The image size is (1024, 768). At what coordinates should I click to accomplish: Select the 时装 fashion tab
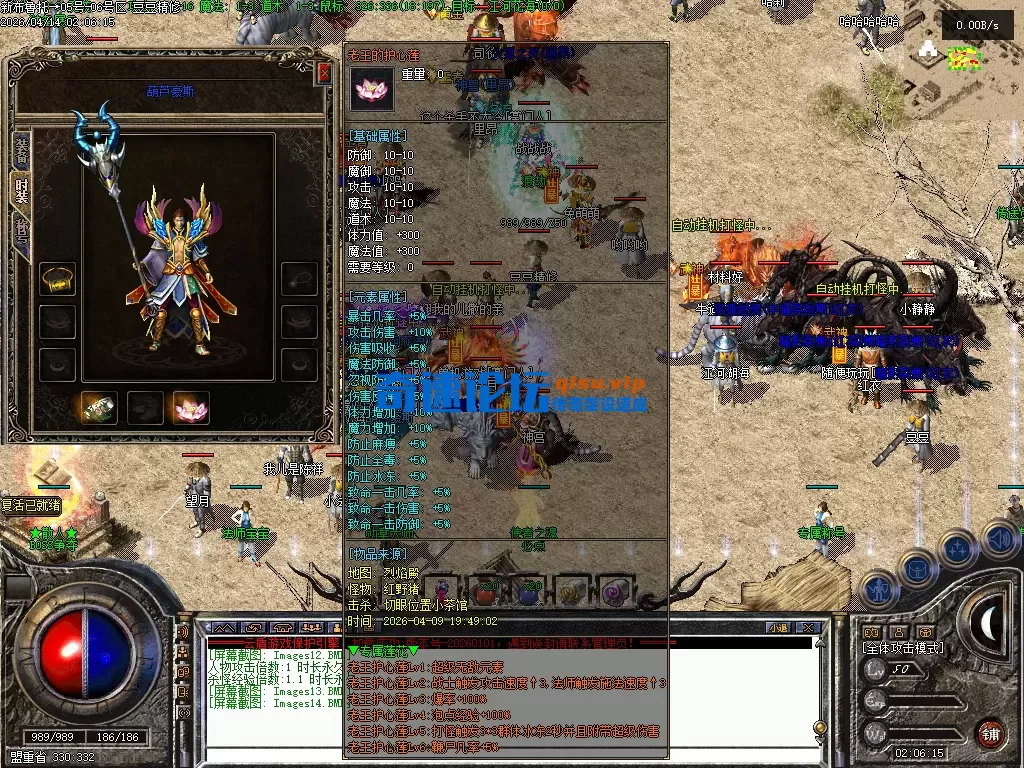[x=20, y=188]
